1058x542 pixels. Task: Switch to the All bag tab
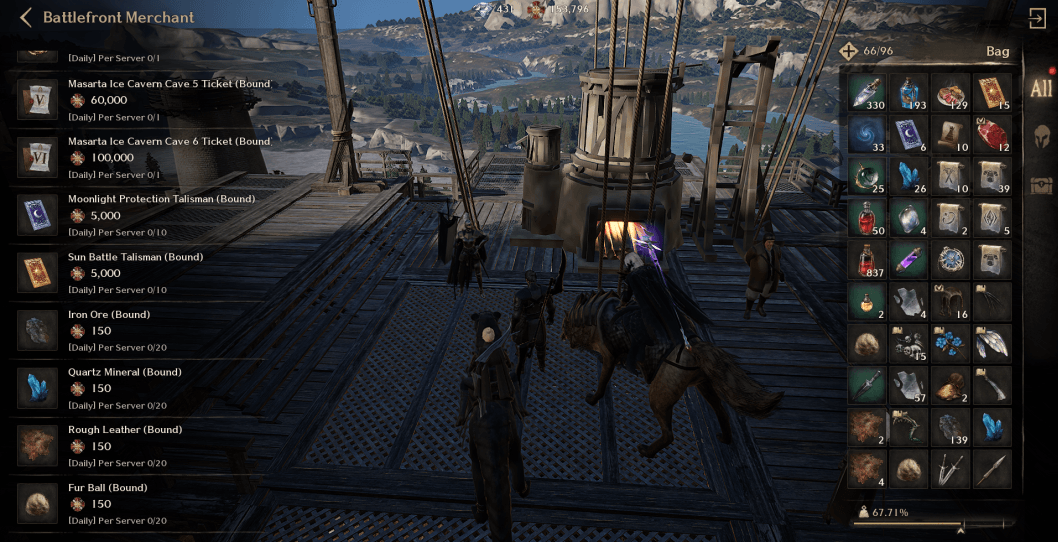click(1041, 88)
